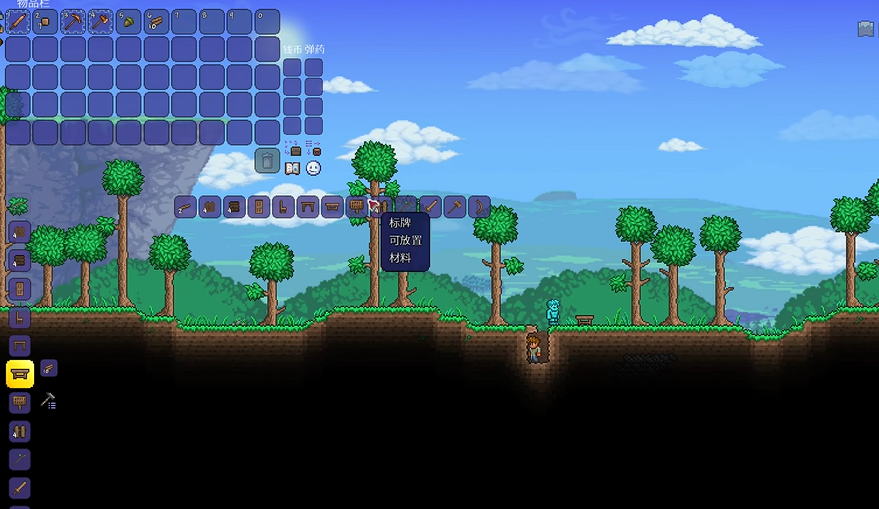The image size is (879, 509).
Task: Click the trash can slot
Action: [x=267, y=160]
